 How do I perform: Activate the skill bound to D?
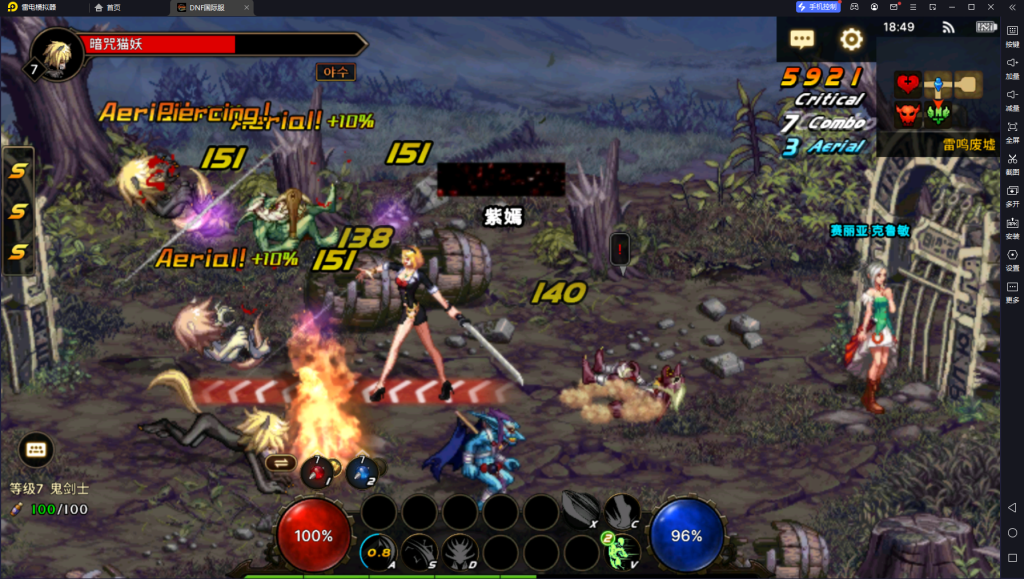pyautogui.click(x=460, y=551)
